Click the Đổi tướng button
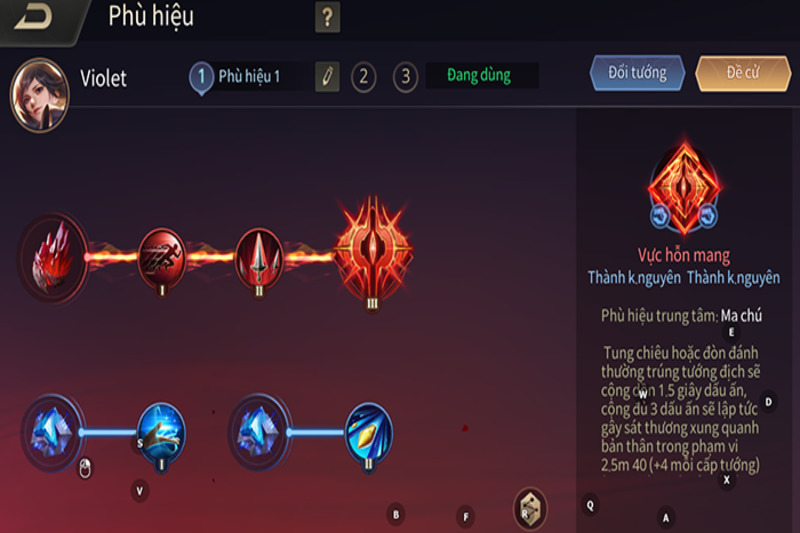Screen dimensions: 800x533 point(637,74)
